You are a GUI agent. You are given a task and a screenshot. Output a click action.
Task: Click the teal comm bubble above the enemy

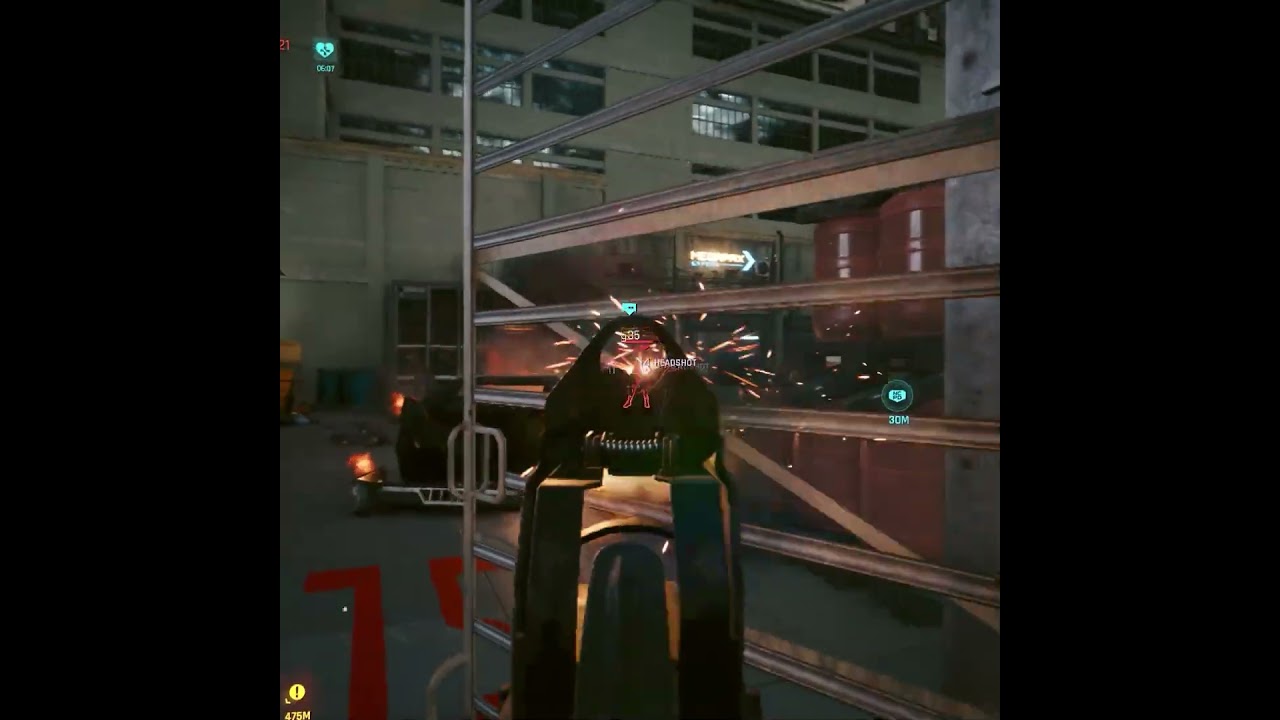(x=628, y=307)
